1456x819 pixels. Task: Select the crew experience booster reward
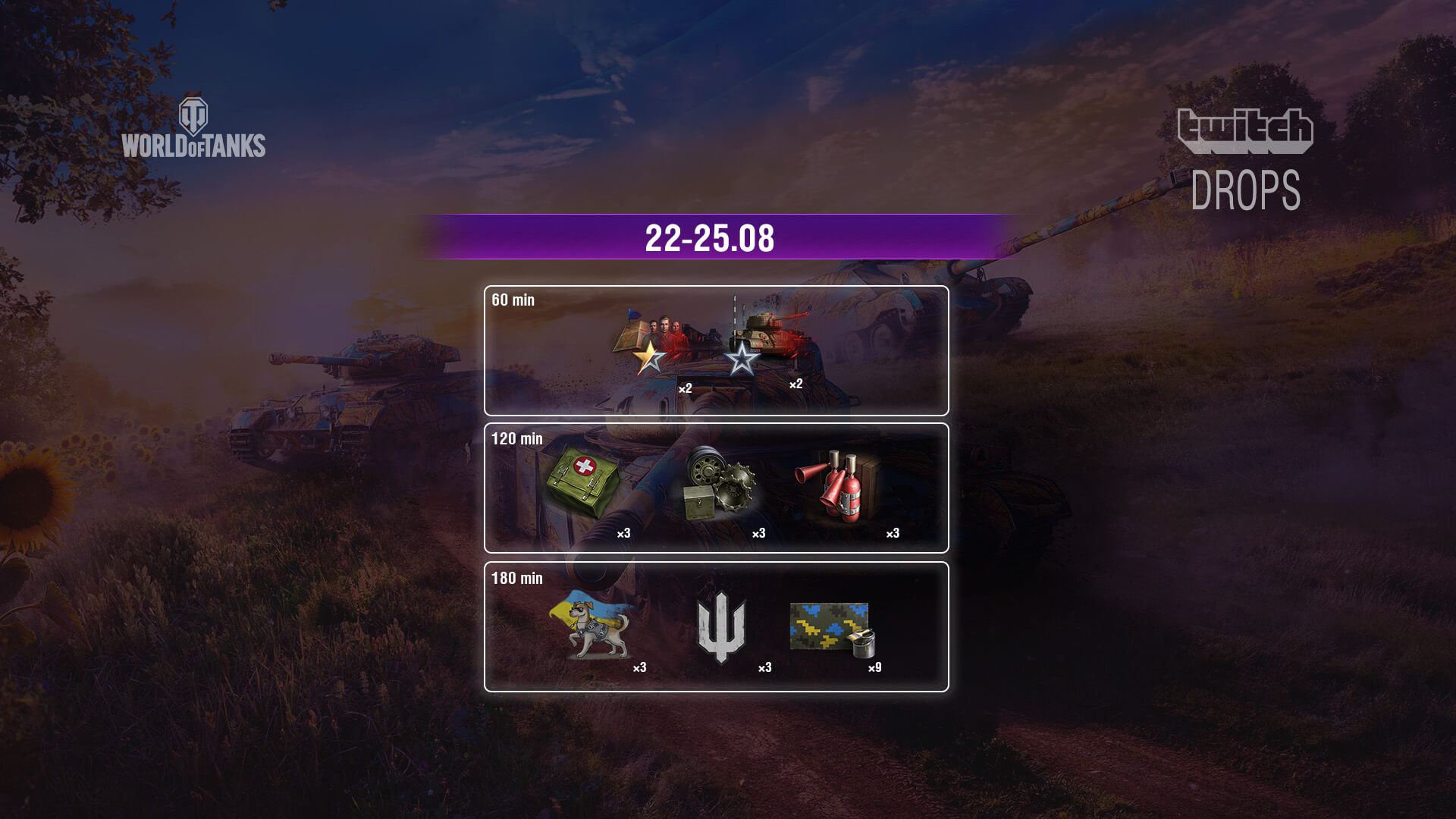pyautogui.click(x=651, y=344)
